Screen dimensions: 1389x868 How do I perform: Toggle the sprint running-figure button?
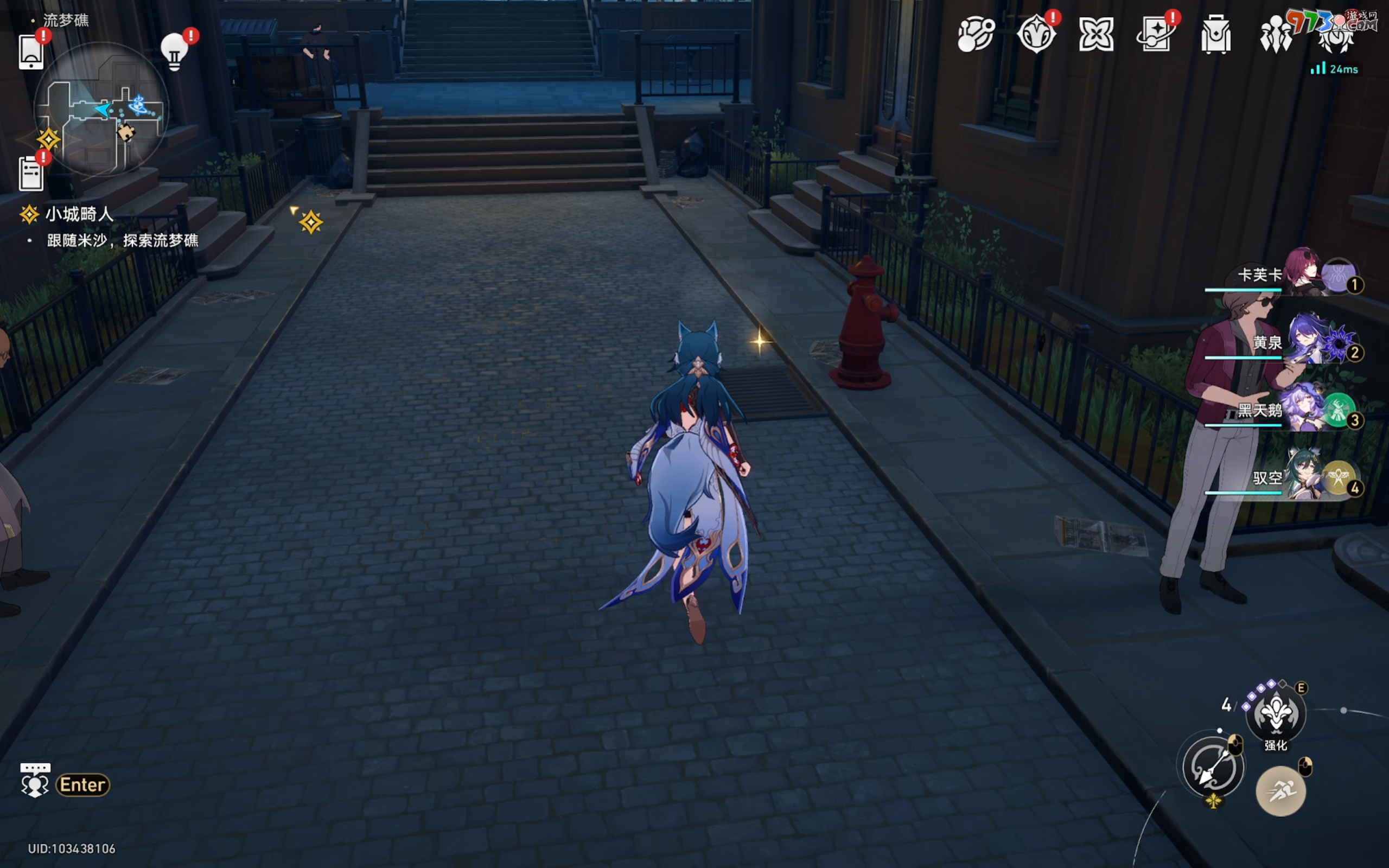[x=1280, y=791]
